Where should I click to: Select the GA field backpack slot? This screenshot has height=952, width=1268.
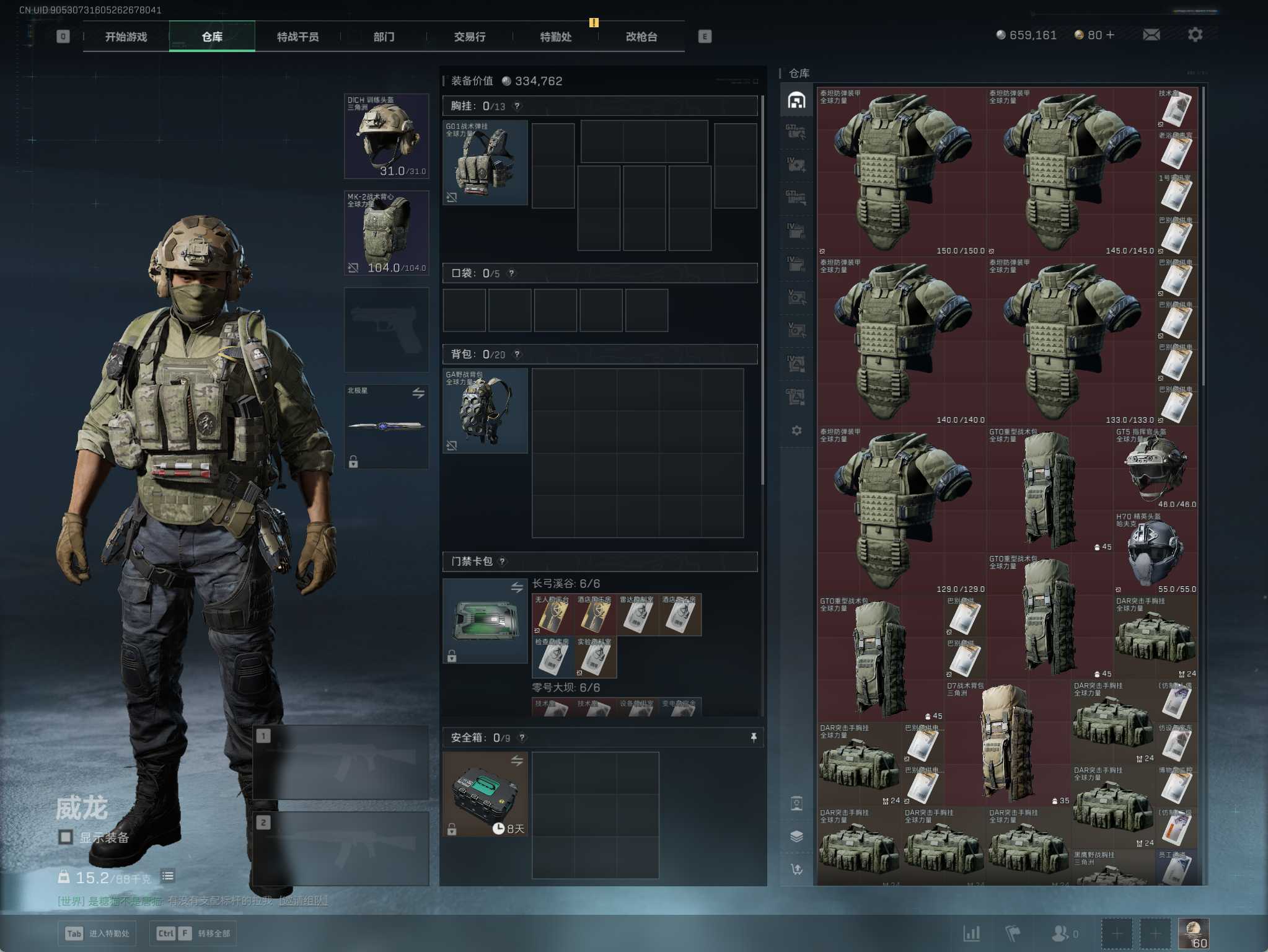[x=485, y=410]
